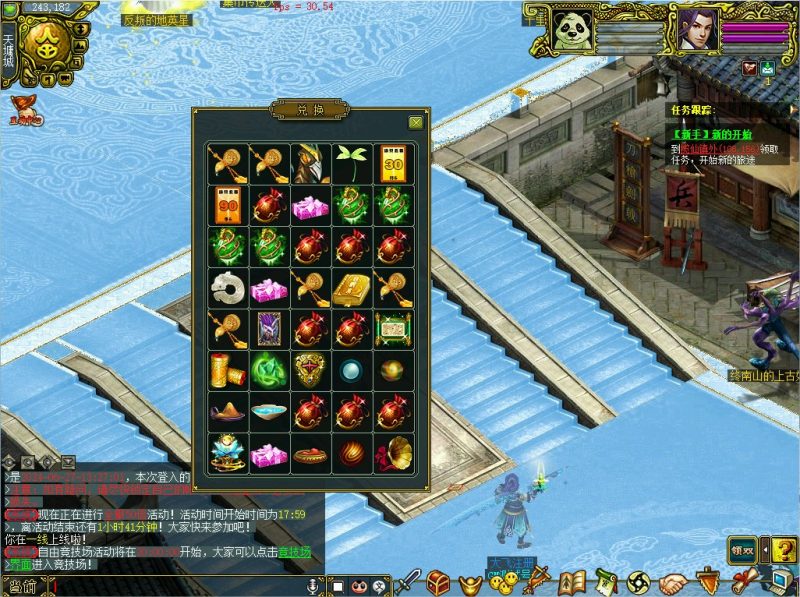Click the handshake icon in bottom toolbar
Viewport: 800px width, 597px height.
pyautogui.click(x=673, y=582)
